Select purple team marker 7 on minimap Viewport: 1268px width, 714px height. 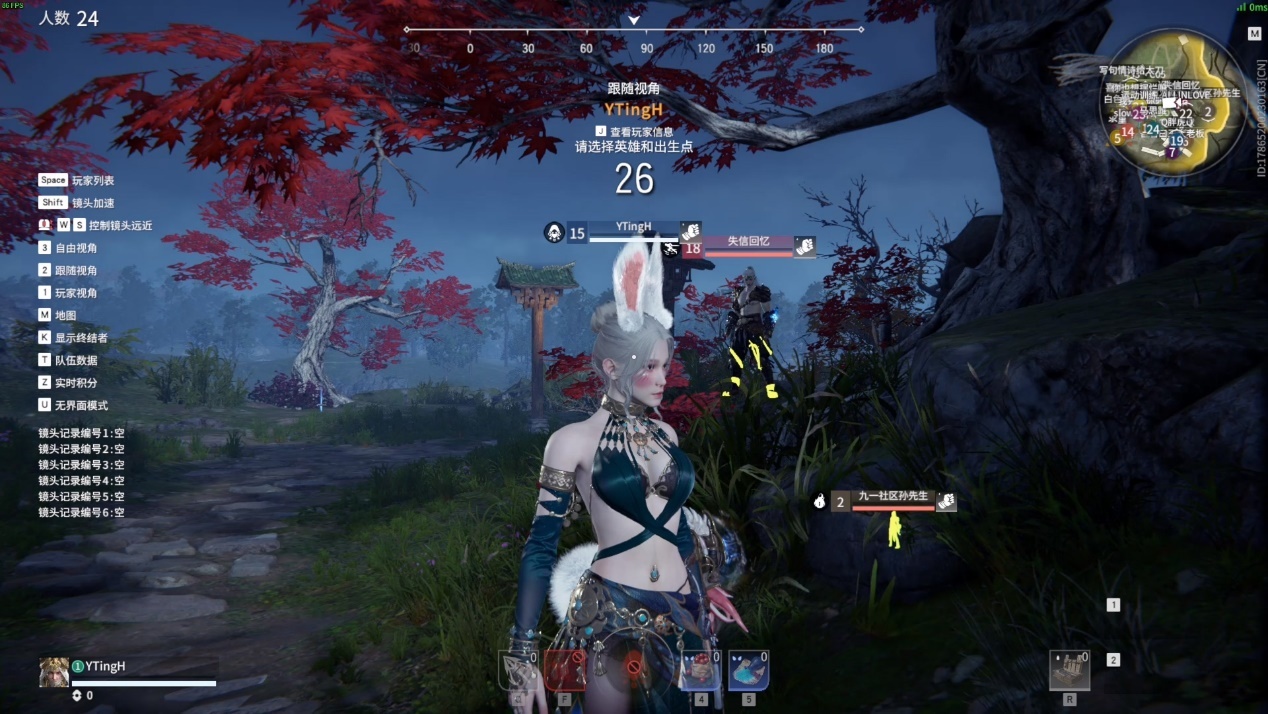(x=1172, y=153)
